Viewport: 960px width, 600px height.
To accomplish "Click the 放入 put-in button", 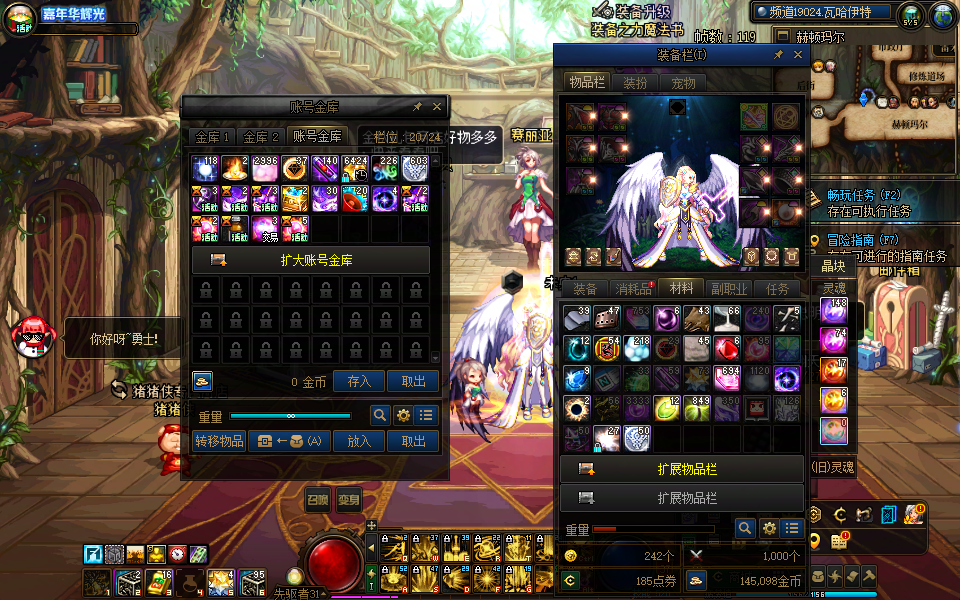I will 359,441.
